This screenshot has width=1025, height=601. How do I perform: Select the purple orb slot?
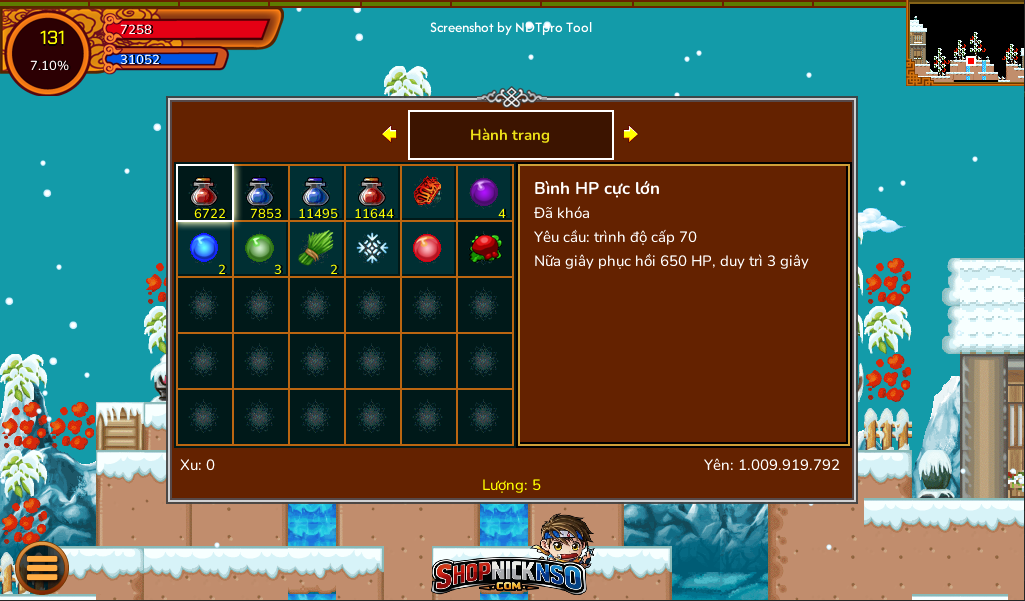pos(485,192)
